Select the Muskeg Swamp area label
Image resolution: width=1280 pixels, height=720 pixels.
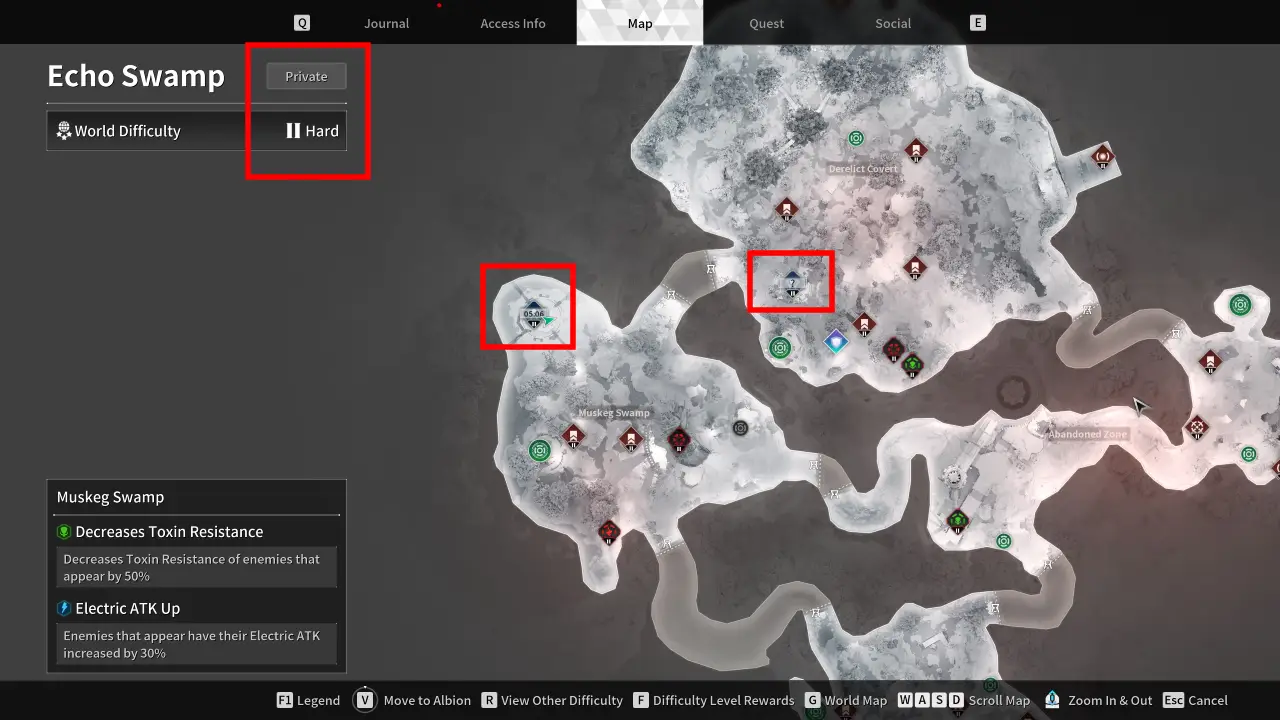[x=614, y=413]
